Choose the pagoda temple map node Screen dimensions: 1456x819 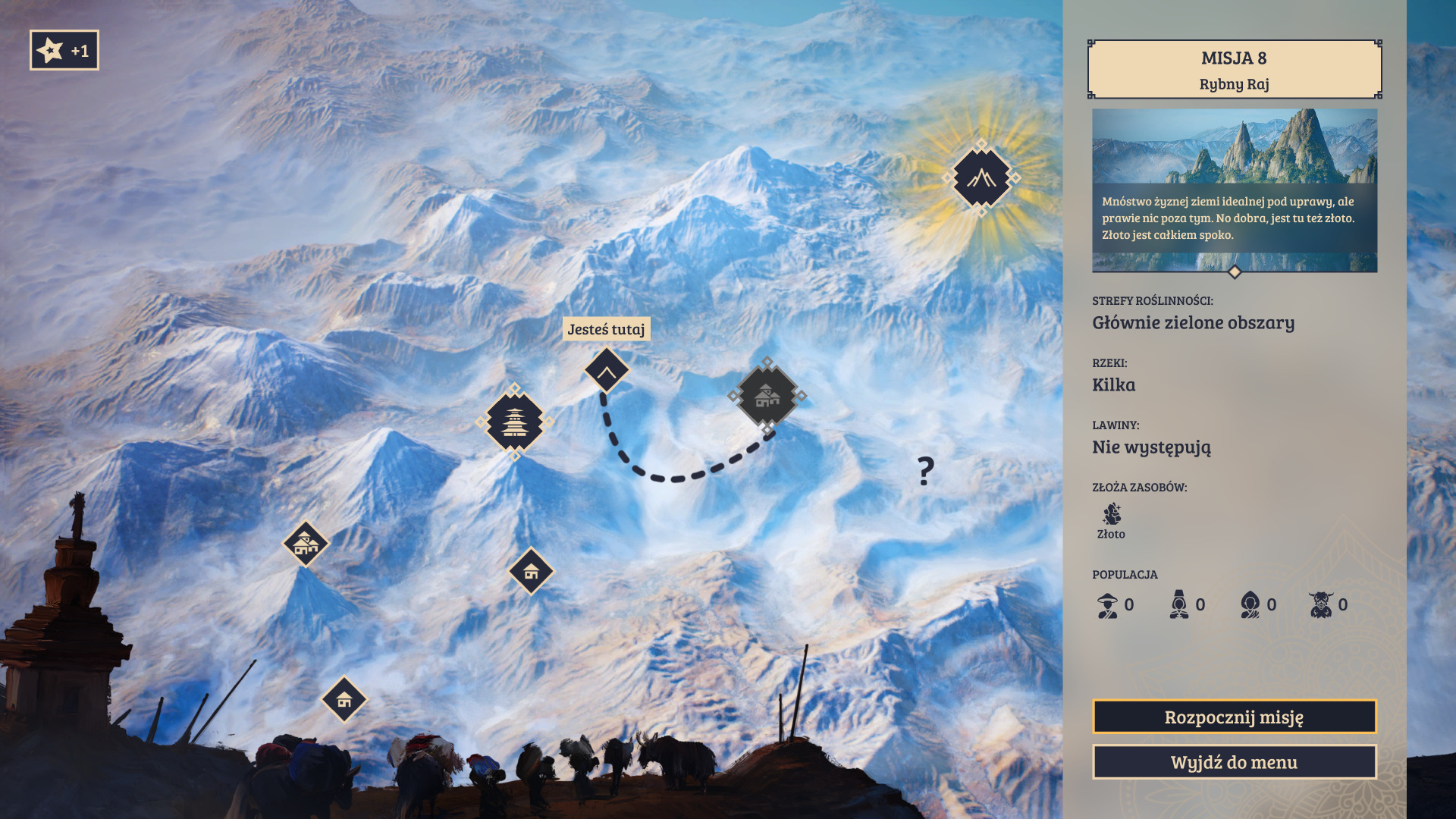515,422
